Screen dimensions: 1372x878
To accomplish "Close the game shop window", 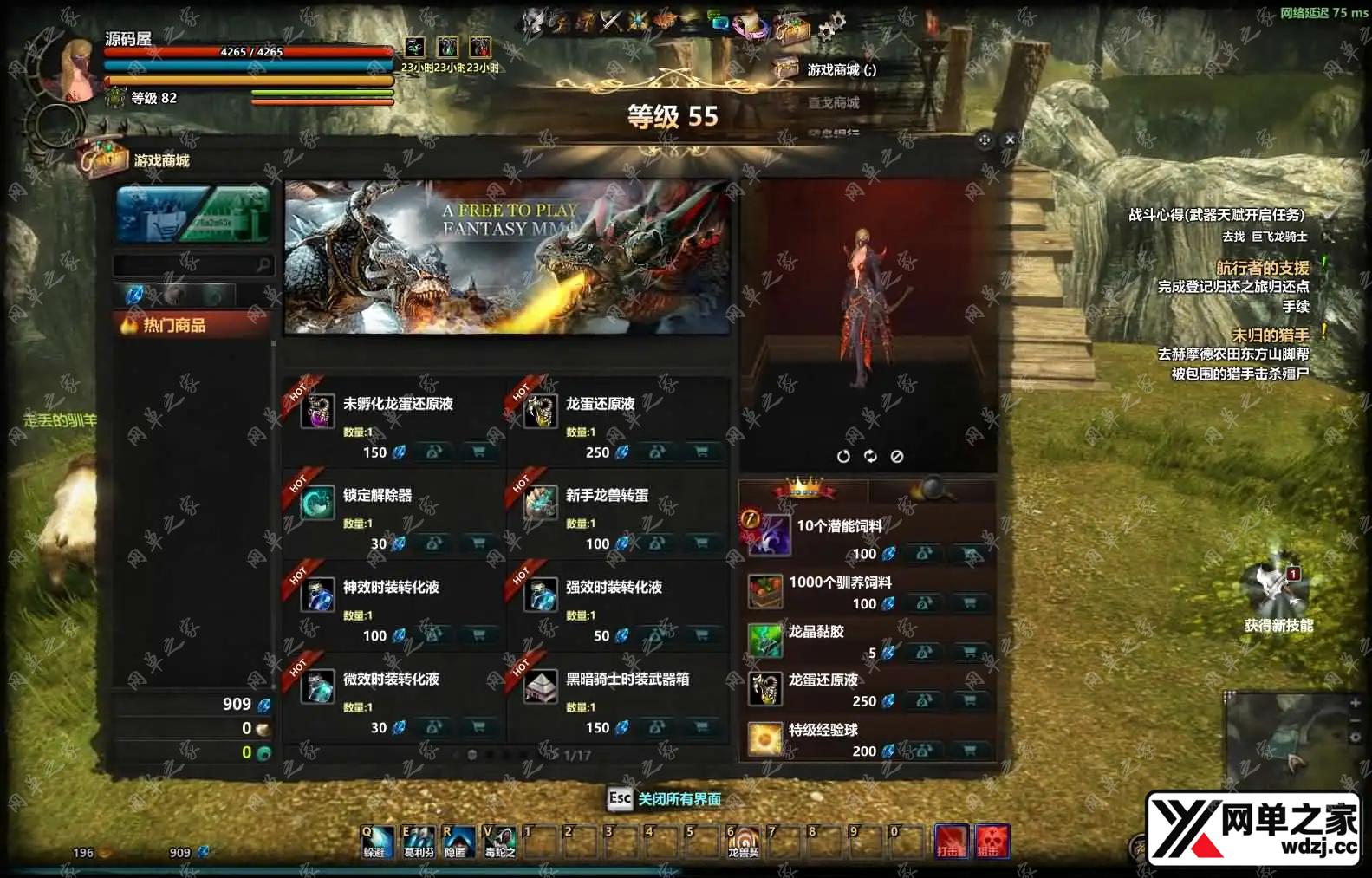I will pyautogui.click(x=1010, y=140).
